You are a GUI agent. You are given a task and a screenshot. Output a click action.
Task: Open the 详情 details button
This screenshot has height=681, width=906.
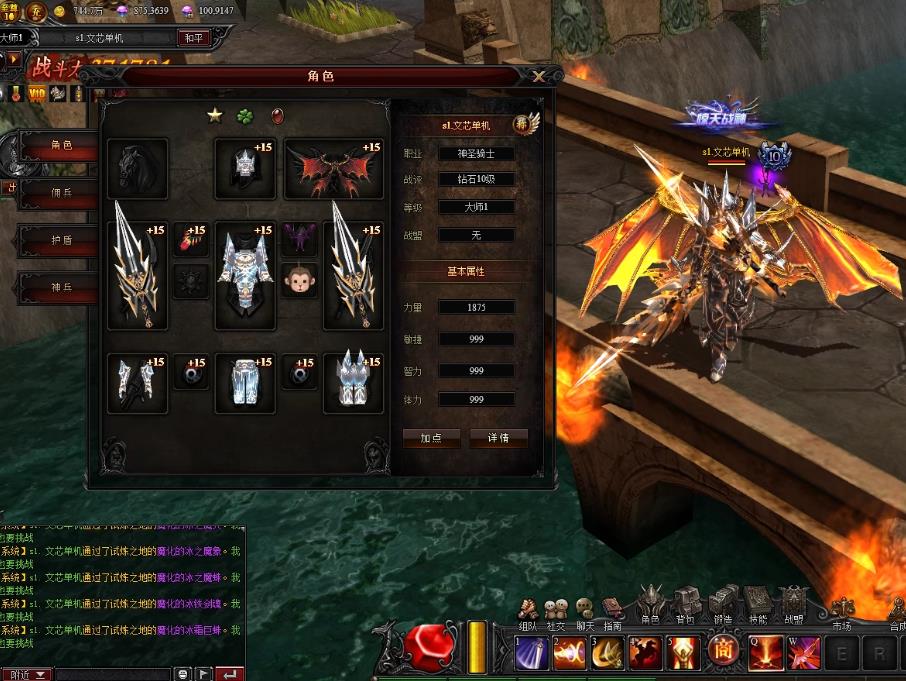pos(498,438)
